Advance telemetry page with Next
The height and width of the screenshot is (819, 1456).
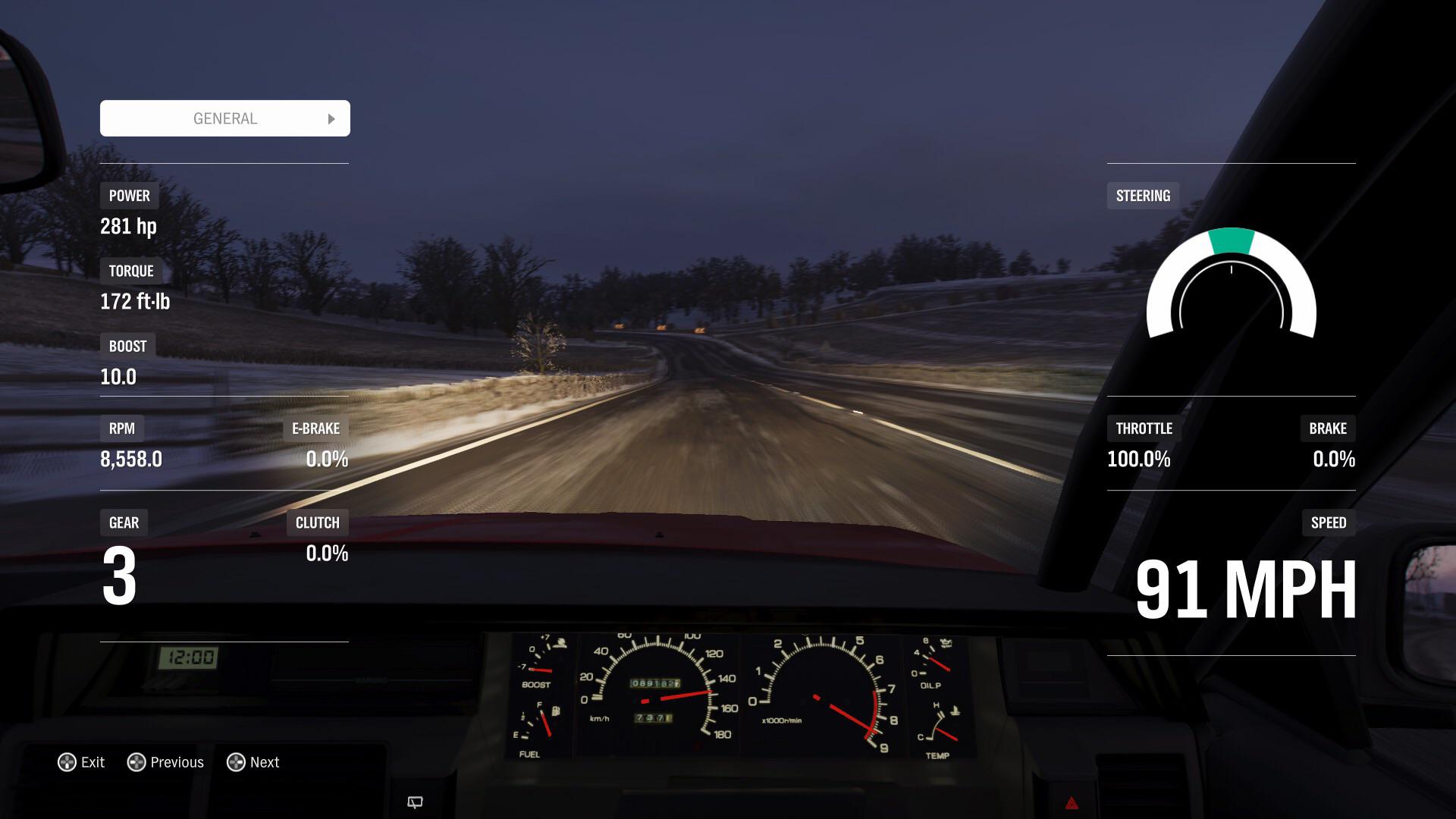[x=253, y=762]
